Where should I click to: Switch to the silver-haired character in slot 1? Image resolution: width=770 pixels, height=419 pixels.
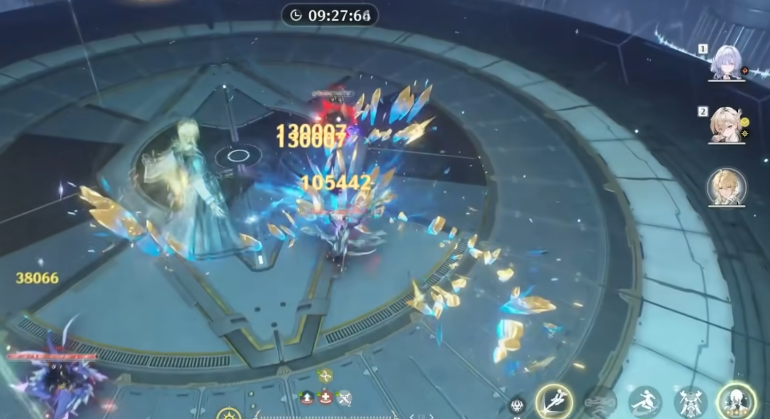click(727, 62)
